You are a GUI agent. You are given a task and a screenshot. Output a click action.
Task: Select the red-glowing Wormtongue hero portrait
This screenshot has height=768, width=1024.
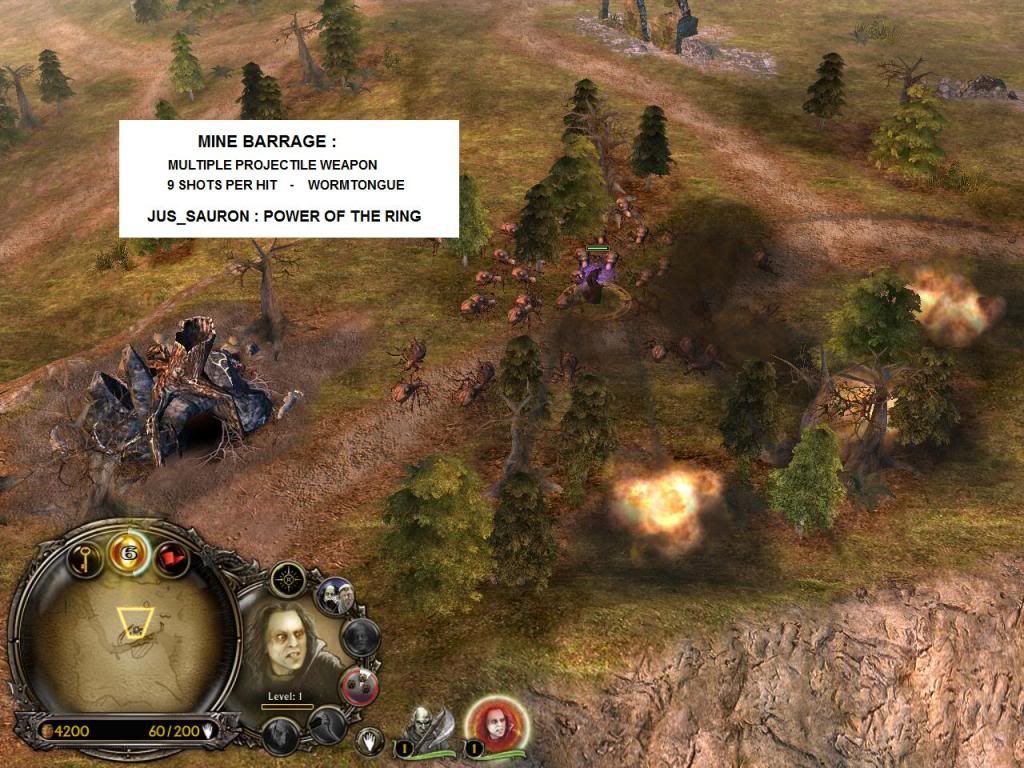pos(494,724)
